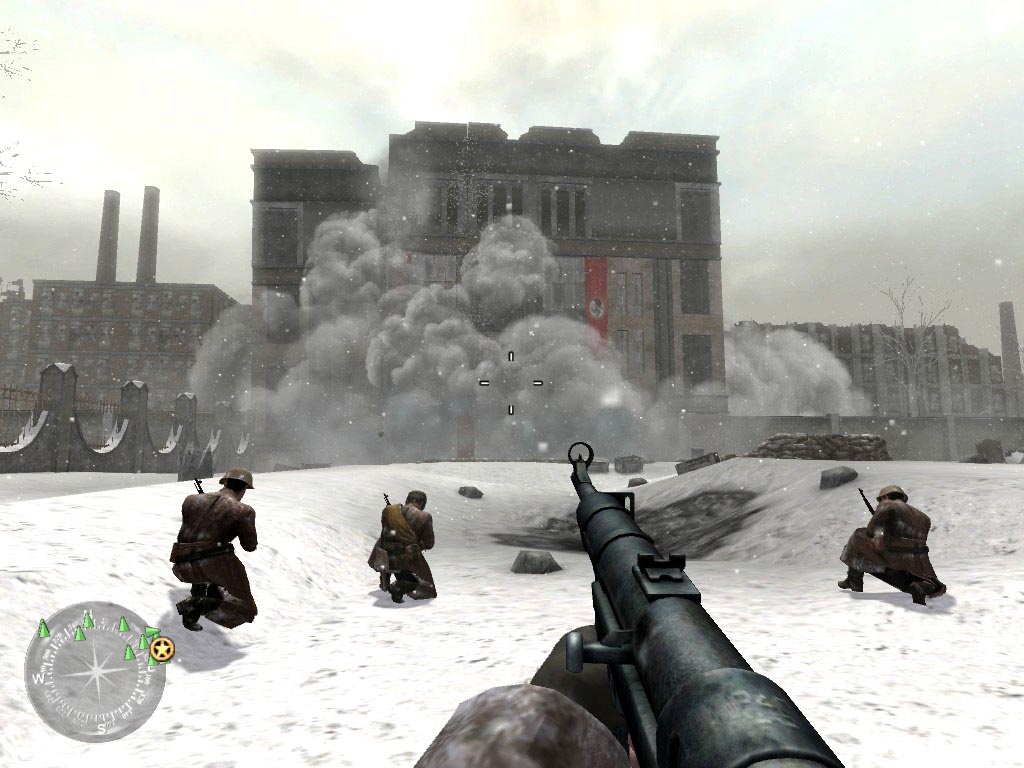This screenshot has height=768, width=1024.
Task: Click the compass dial in the HUD
Action: coord(94,671)
